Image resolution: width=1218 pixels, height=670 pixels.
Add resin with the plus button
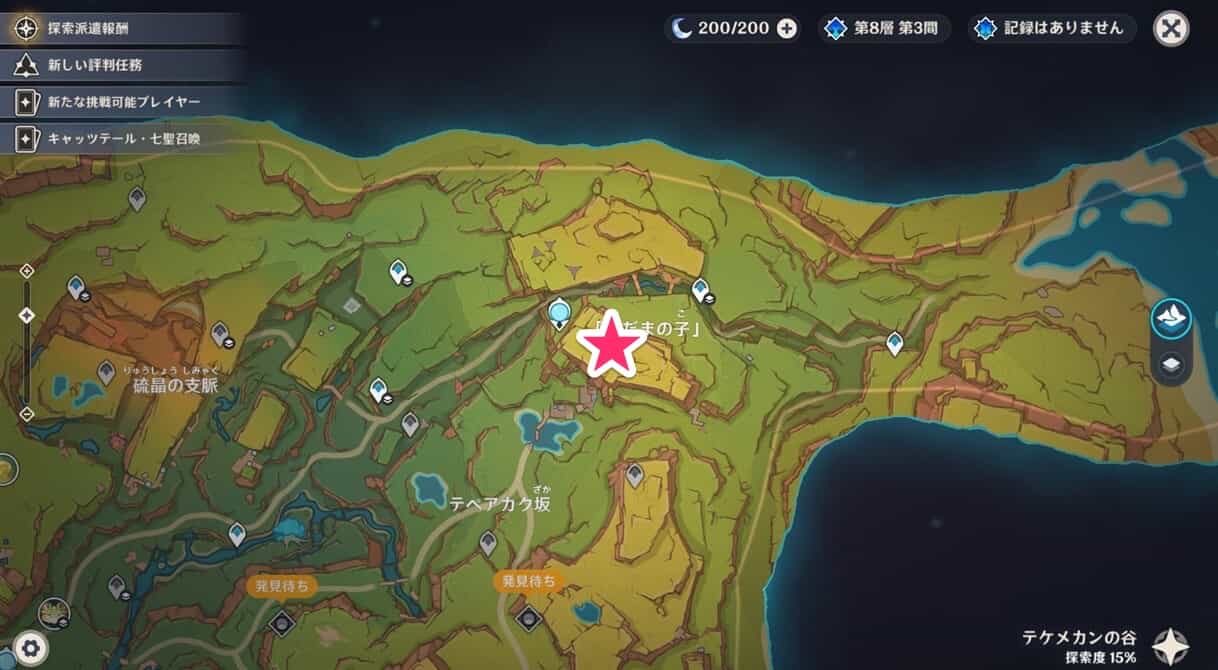click(787, 28)
